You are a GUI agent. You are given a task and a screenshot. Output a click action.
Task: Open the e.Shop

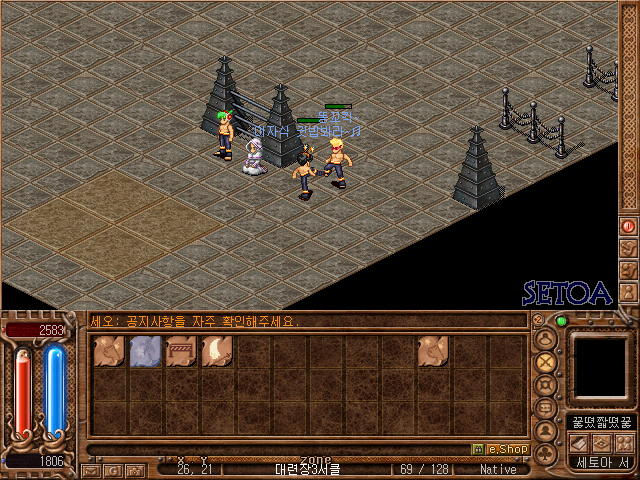tap(499, 450)
